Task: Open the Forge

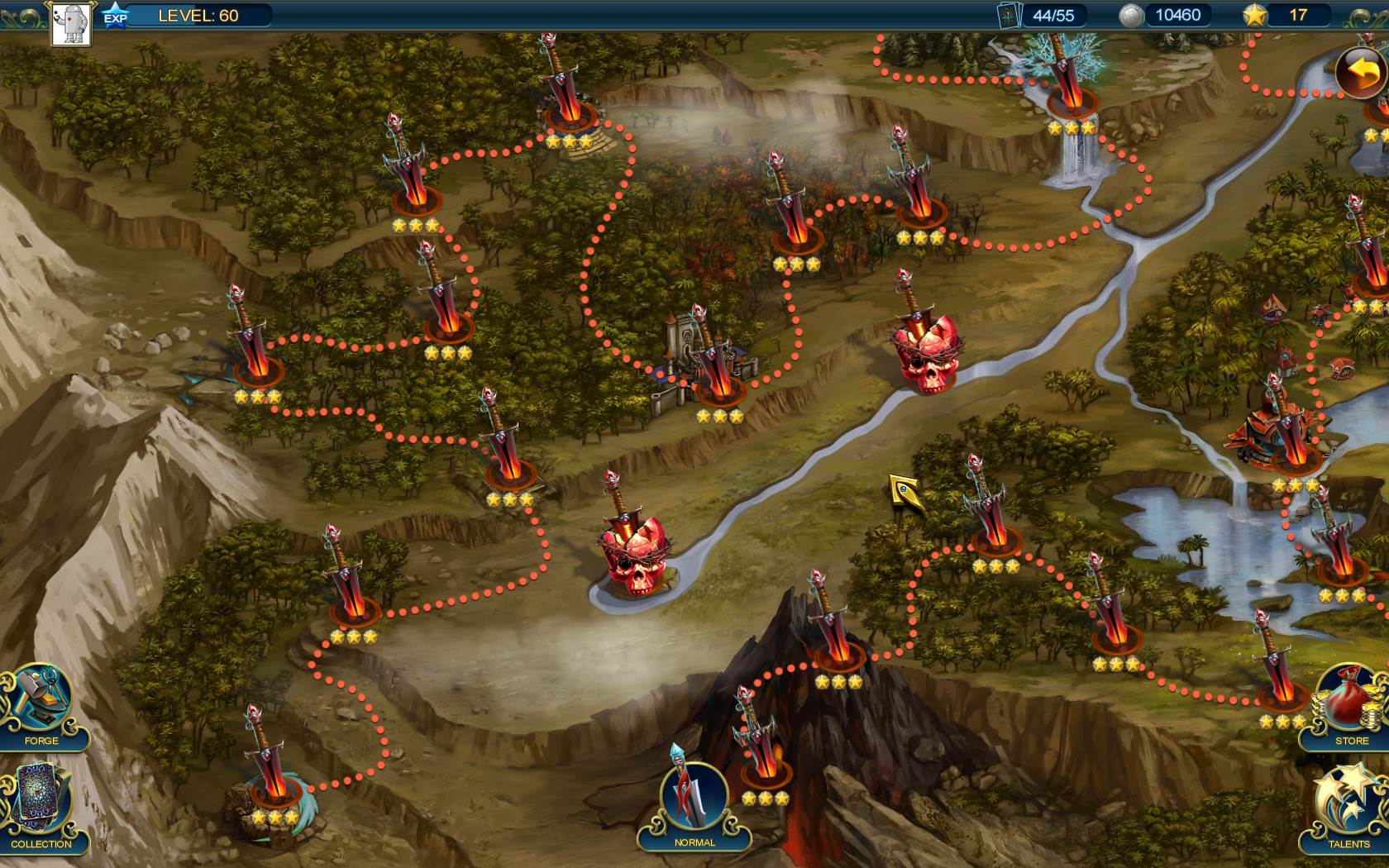Action: (x=41, y=705)
